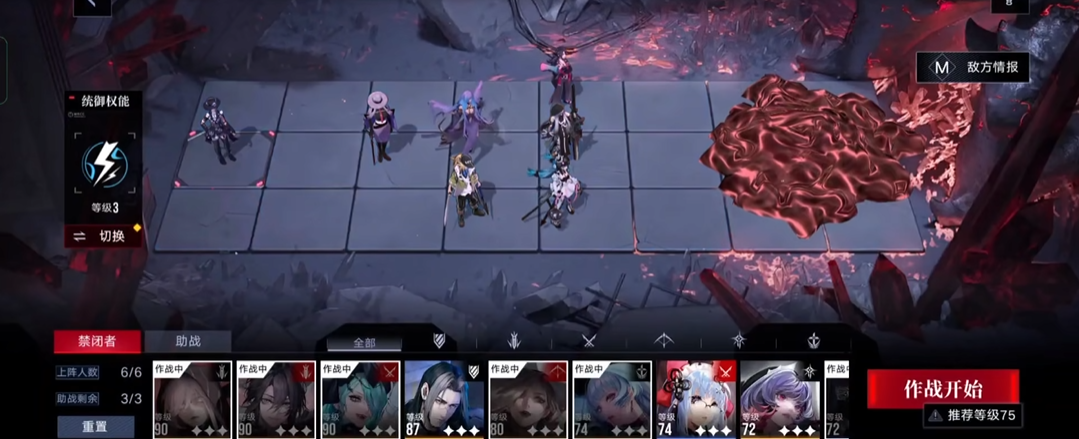Viewport: 1079px width, 439px height.
Task: Pick the teal-haired level 90 character card
Action: click(360, 400)
